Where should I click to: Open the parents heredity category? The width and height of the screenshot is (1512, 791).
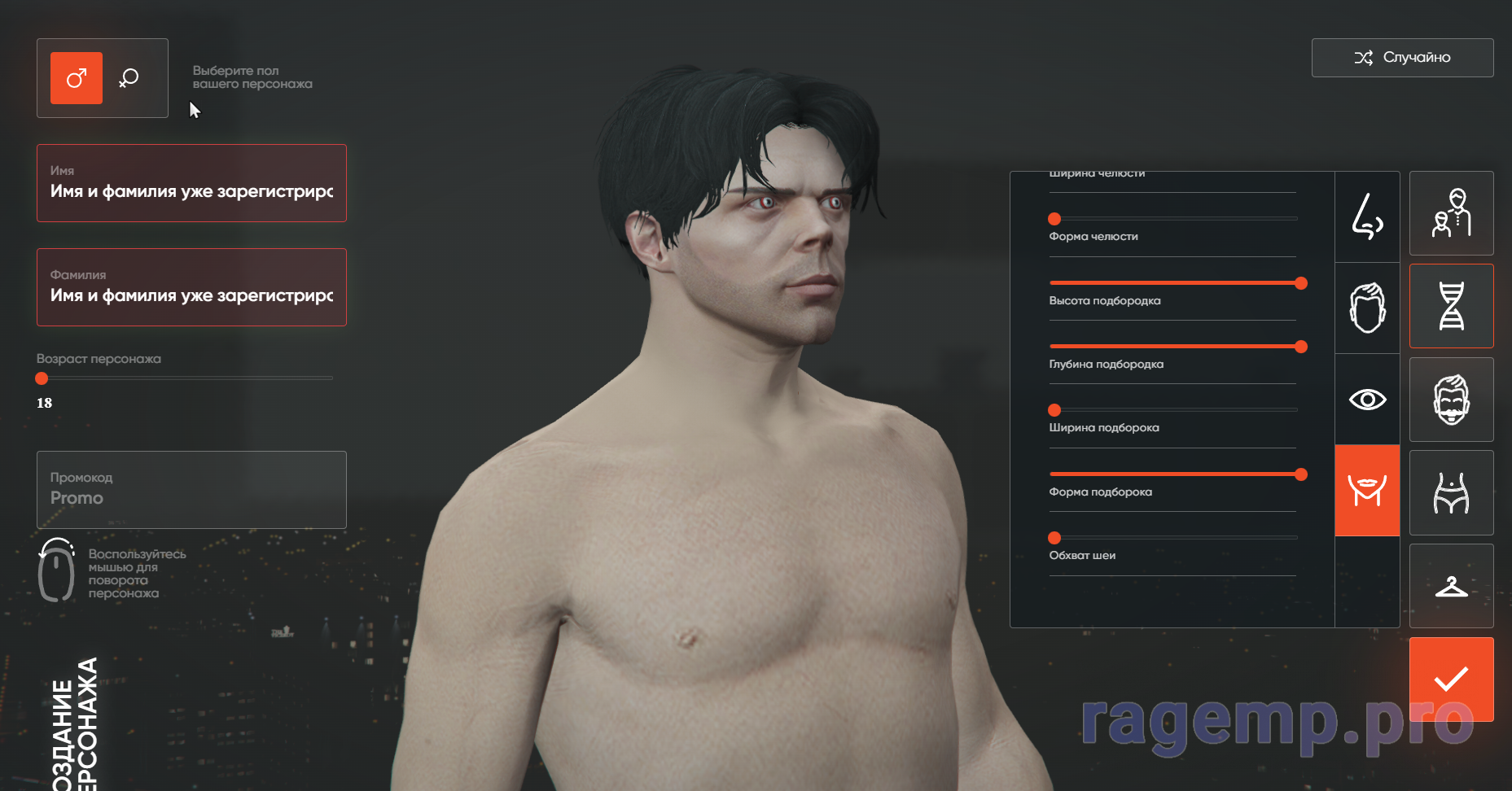pos(1451,213)
